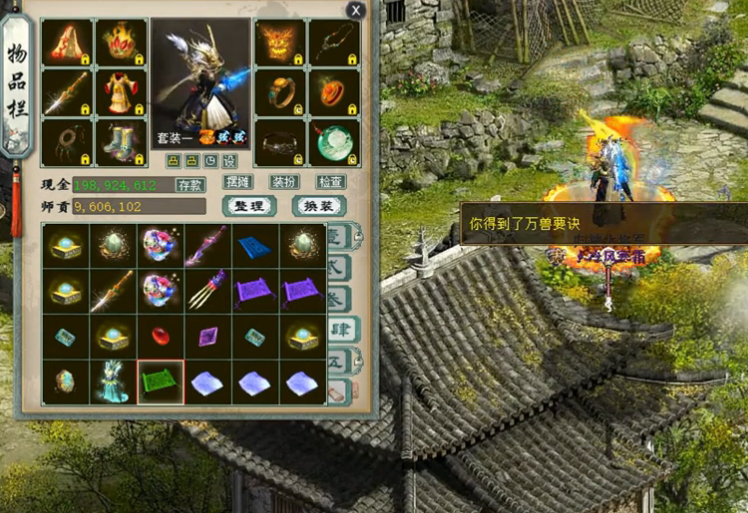Select the three-pronged claw weapon item
Viewport: 748px width, 513px height.
(209, 291)
